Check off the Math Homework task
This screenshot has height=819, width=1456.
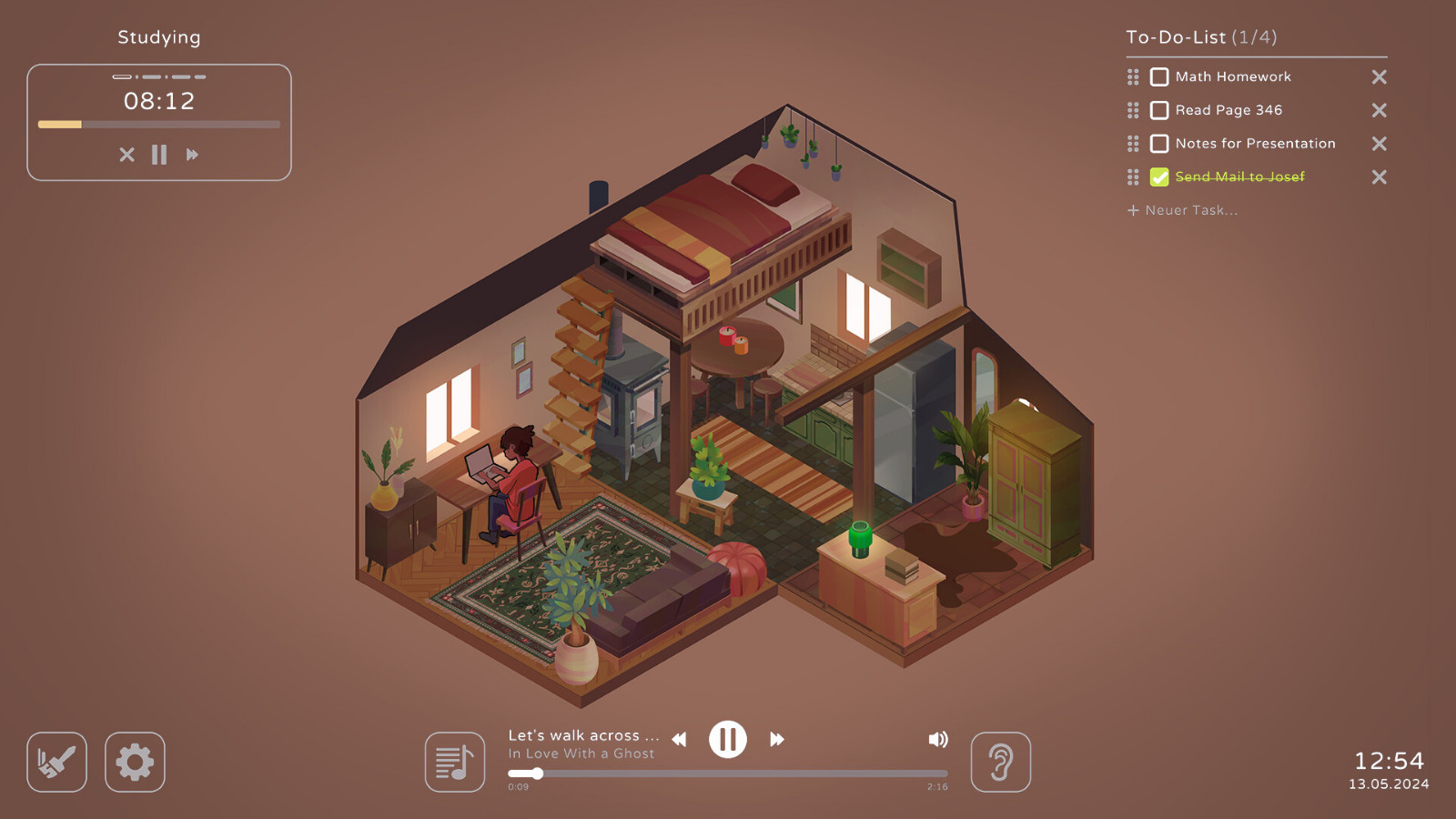pos(1159,76)
